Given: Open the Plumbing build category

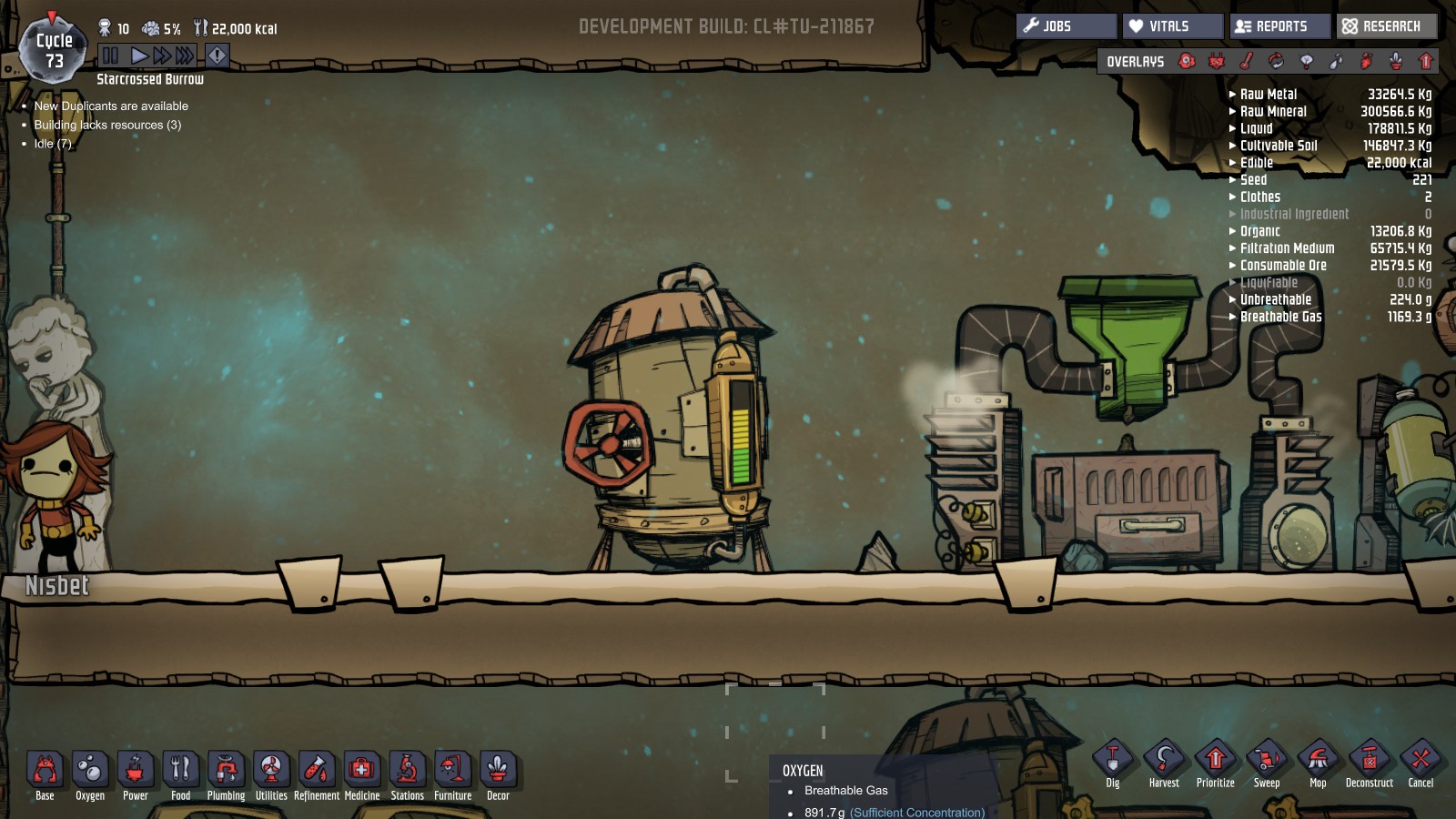Looking at the screenshot, I should click(x=226, y=771).
